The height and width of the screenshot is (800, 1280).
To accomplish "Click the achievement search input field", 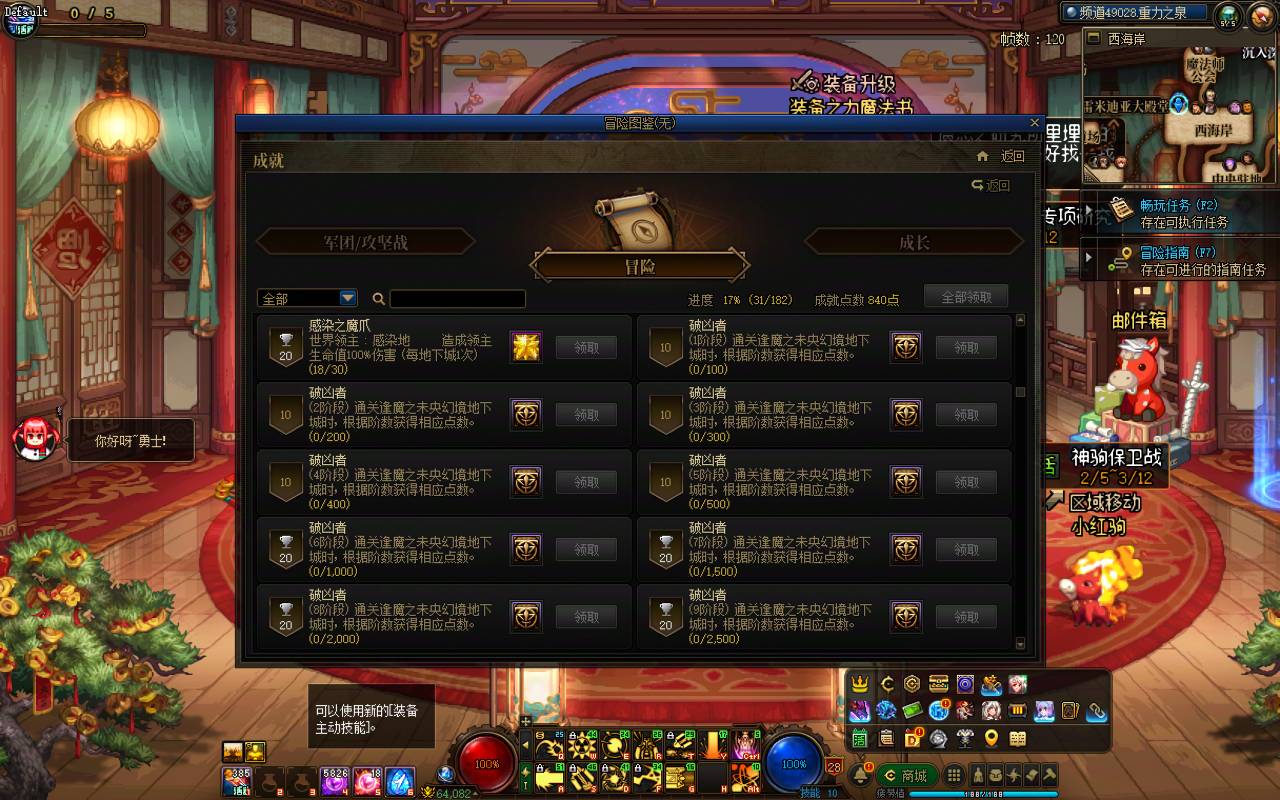I will [x=460, y=298].
